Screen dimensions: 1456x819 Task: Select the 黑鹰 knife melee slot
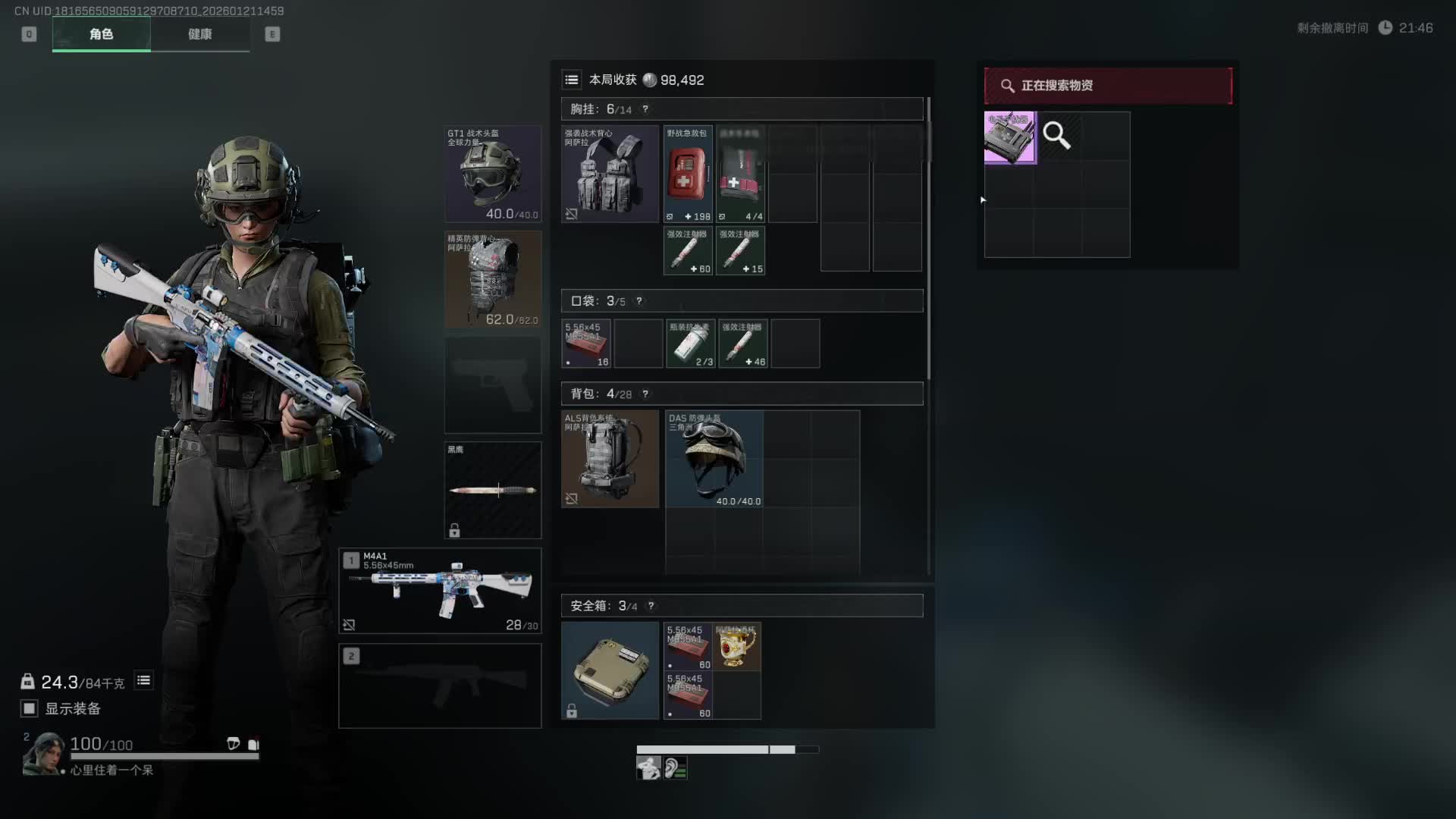(x=493, y=490)
